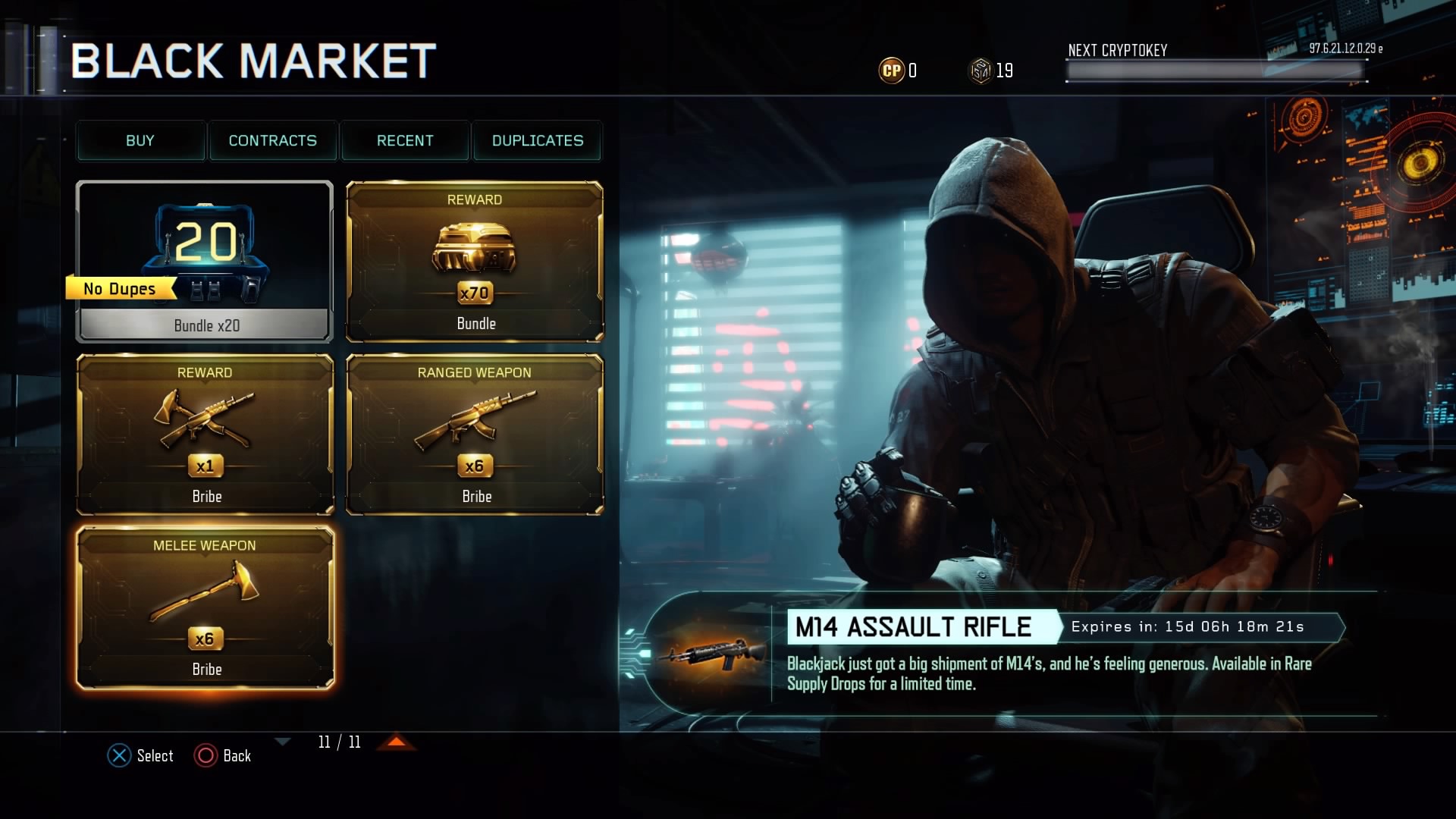Click the grey down arrow page indicator
The image size is (1456, 819).
click(283, 742)
